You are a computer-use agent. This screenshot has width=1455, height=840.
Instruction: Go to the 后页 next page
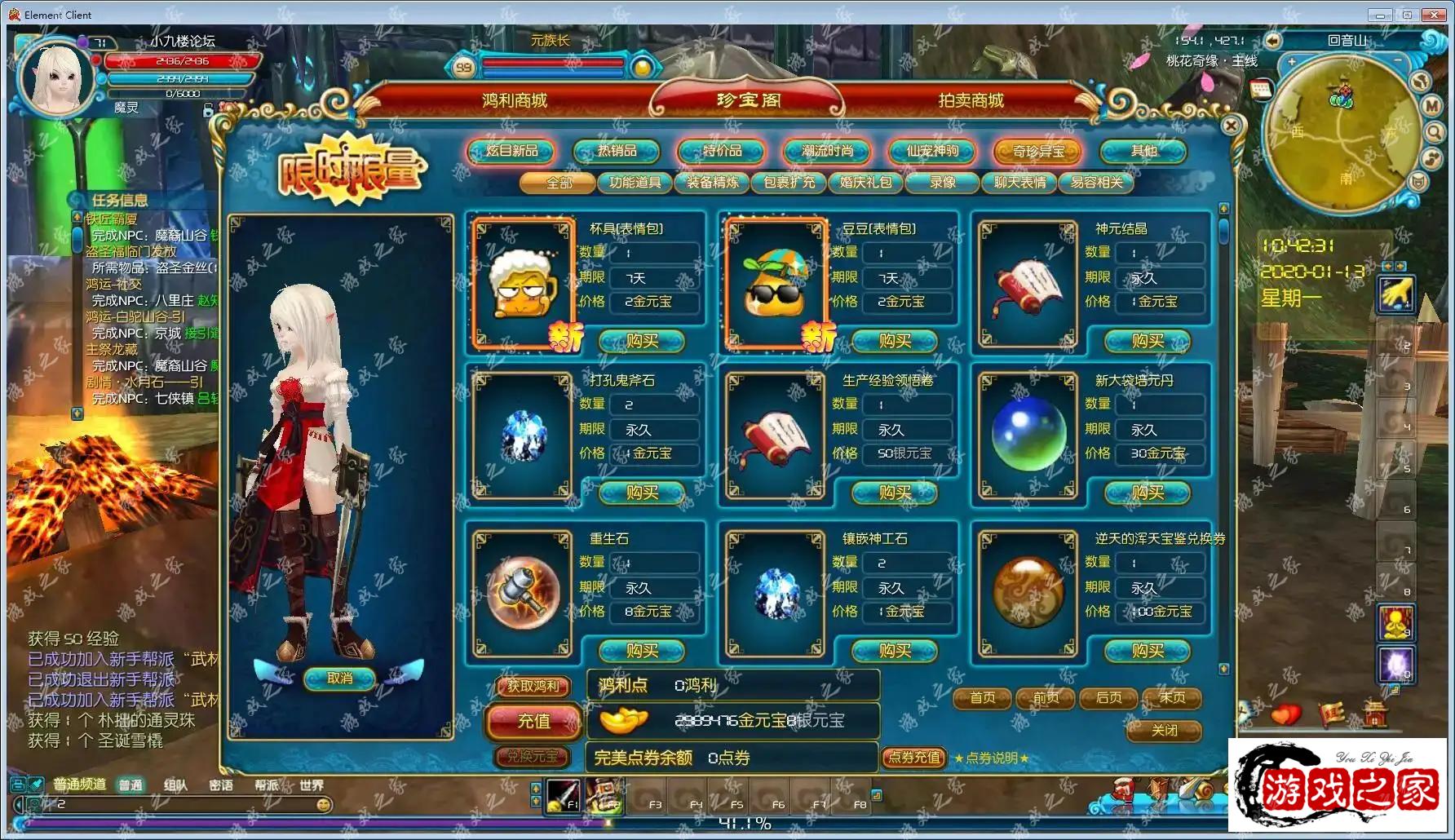1109,698
